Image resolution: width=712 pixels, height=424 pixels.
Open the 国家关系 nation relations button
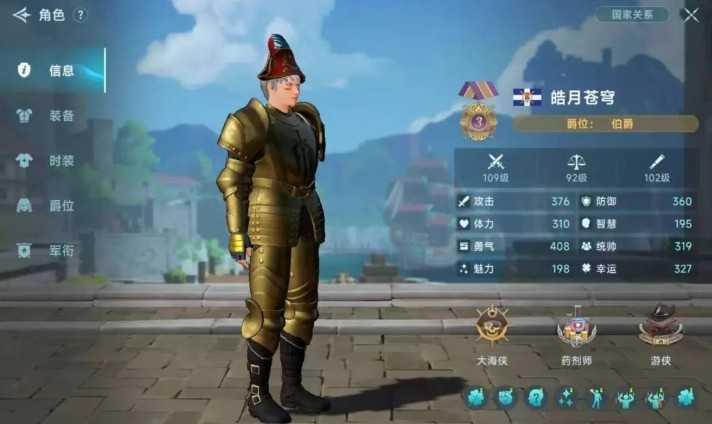tap(631, 15)
